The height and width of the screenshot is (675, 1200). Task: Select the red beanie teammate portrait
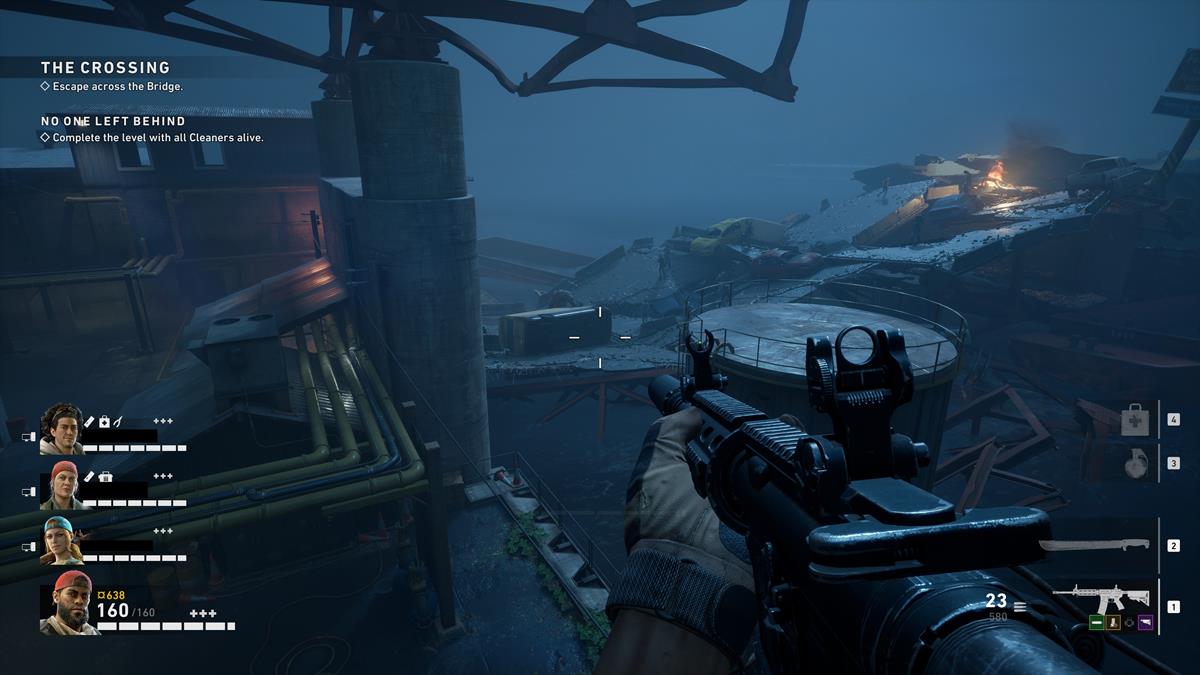tap(62, 485)
